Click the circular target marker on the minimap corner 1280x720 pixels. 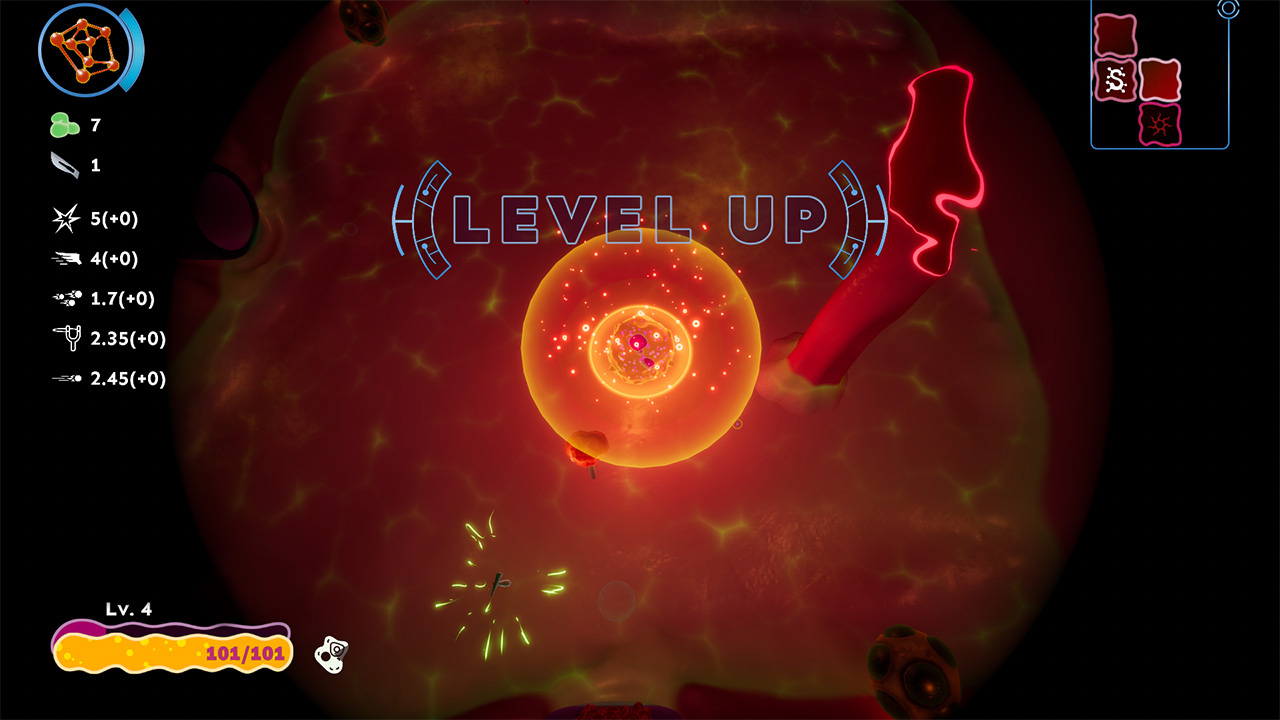coord(1228,10)
